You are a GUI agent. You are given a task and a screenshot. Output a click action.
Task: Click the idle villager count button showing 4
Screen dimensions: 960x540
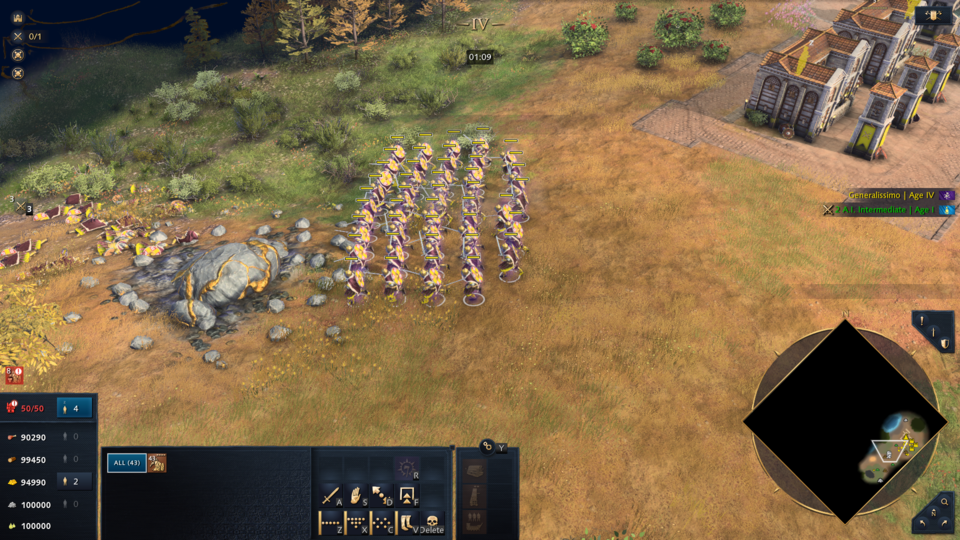[75, 408]
